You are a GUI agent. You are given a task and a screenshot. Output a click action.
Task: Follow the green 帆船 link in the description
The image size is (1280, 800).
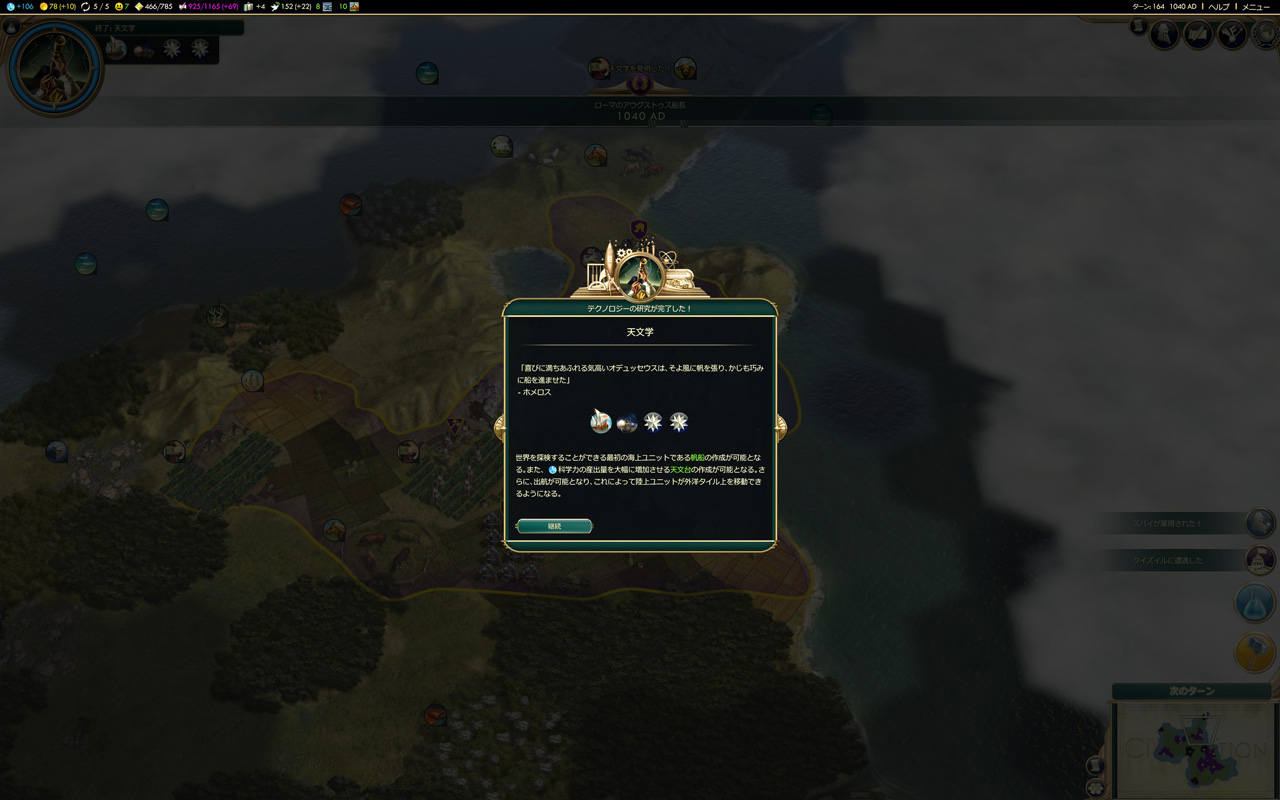click(x=698, y=457)
